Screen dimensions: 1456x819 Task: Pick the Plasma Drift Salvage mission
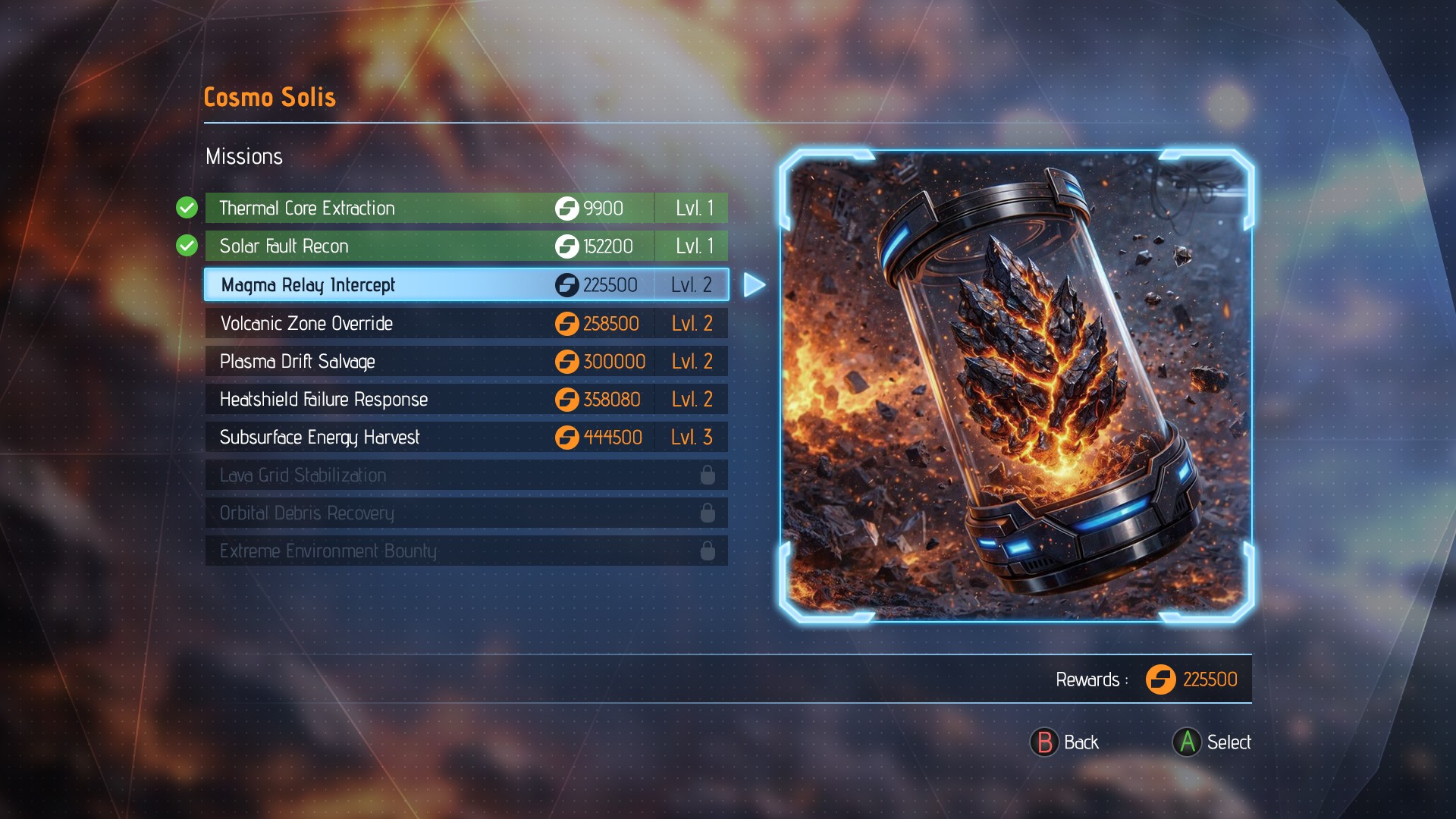466,361
